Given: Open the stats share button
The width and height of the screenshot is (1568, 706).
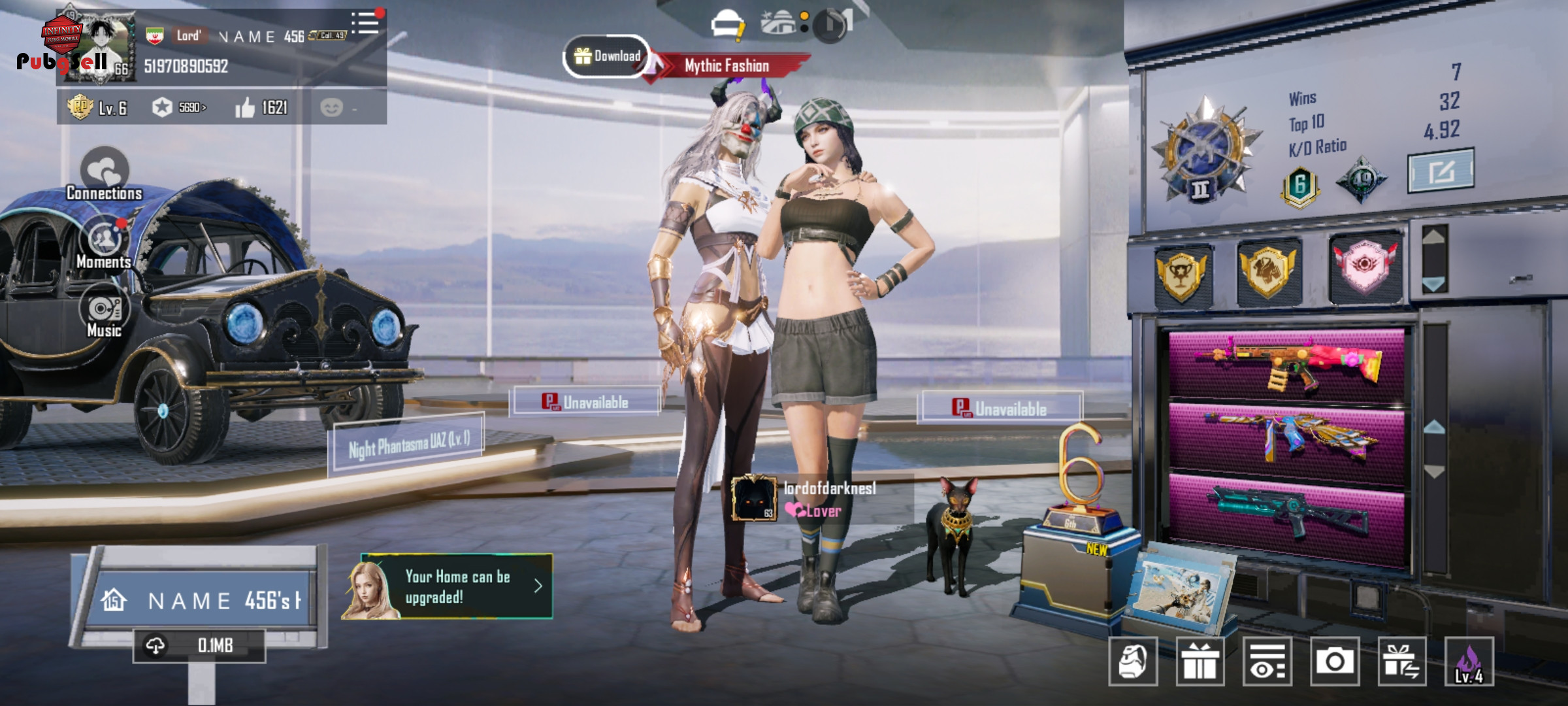Looking at the screenshot, I should [1441, 171].
